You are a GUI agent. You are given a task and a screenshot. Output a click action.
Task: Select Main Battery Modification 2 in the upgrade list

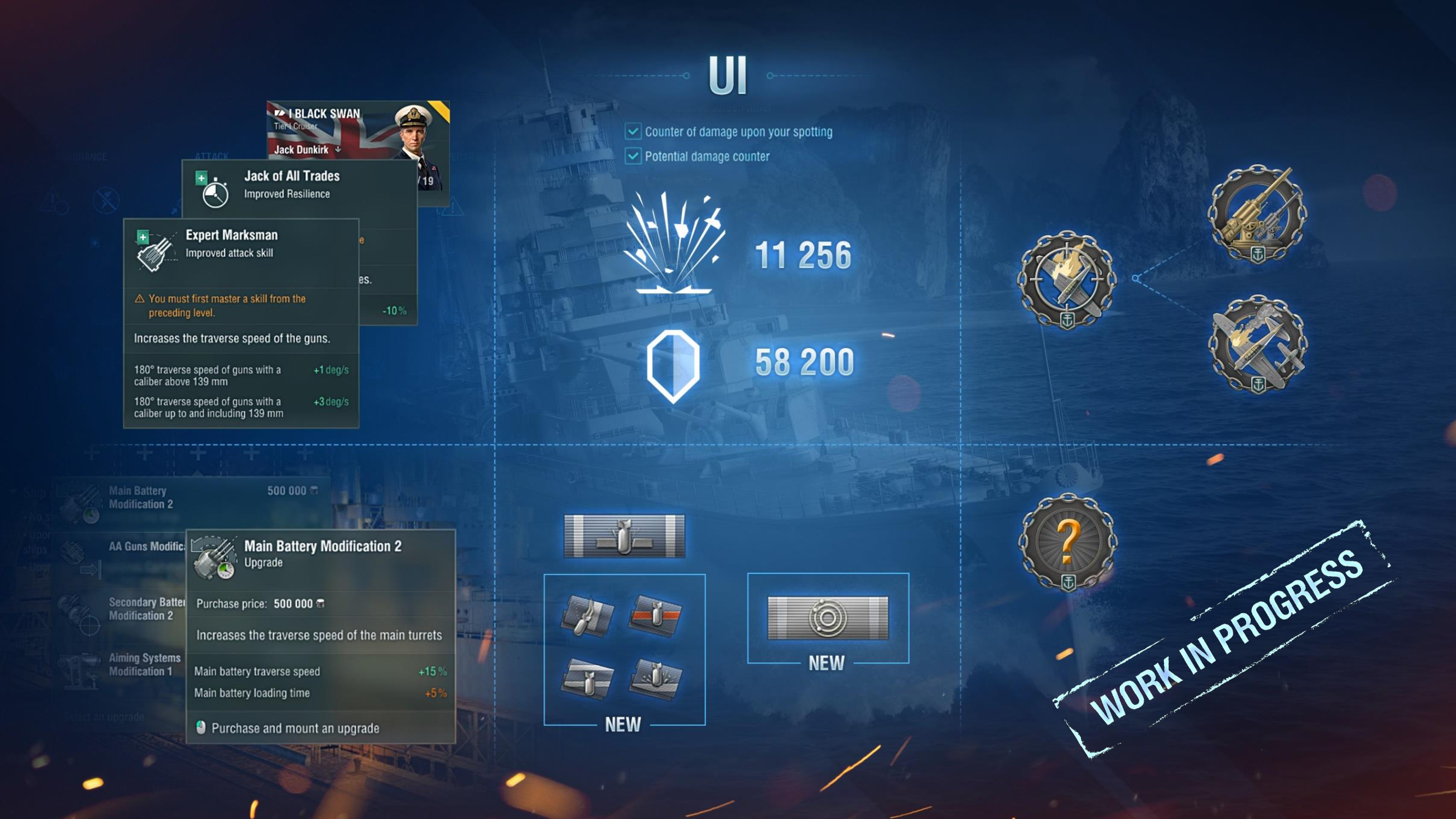(141, 497)
